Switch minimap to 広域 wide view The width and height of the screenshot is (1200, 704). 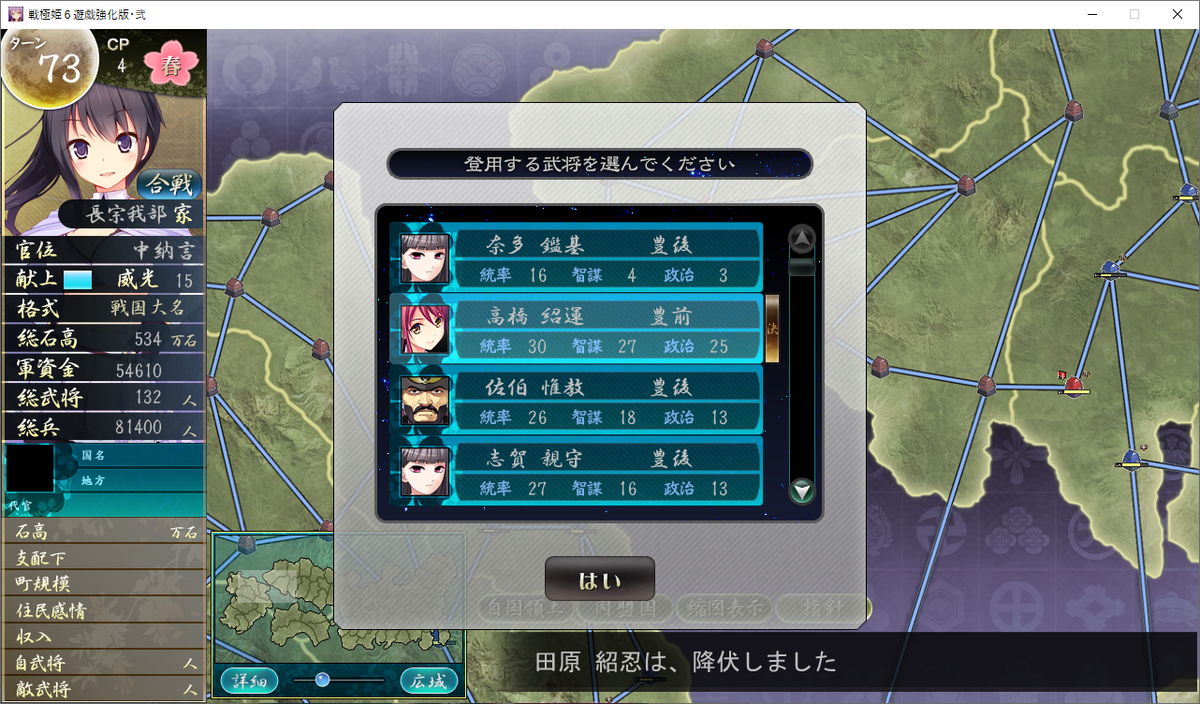point(428,681)
